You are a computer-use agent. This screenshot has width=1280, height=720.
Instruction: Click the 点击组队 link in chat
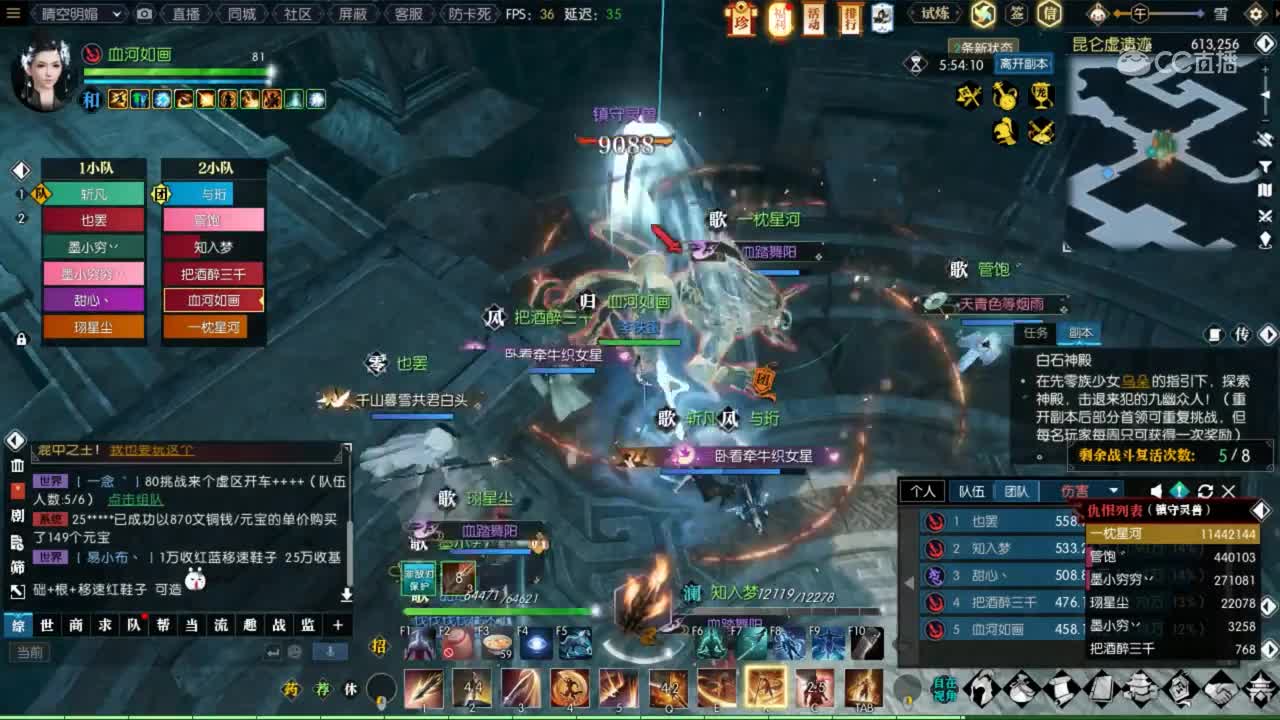pos(136,500)
